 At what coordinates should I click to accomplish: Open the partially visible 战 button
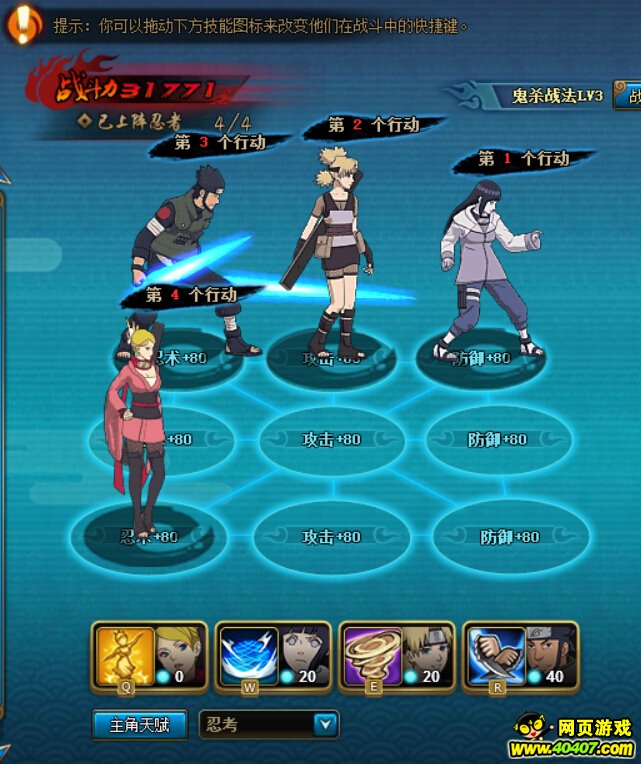tap(632, 96)
